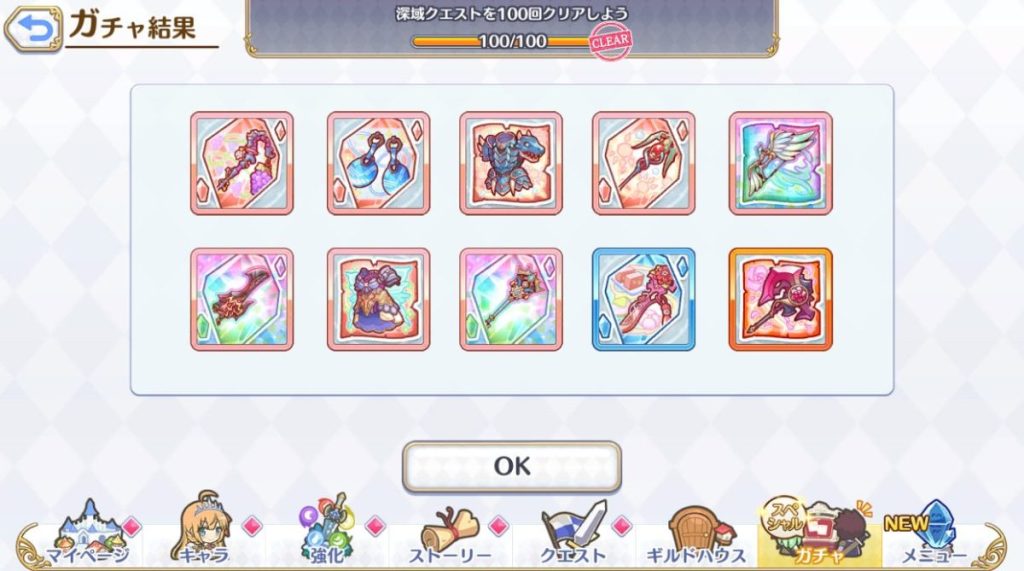Inspect the grape-topped staff result
This screenshot has height=571, width=1024.
coord(241,163)
